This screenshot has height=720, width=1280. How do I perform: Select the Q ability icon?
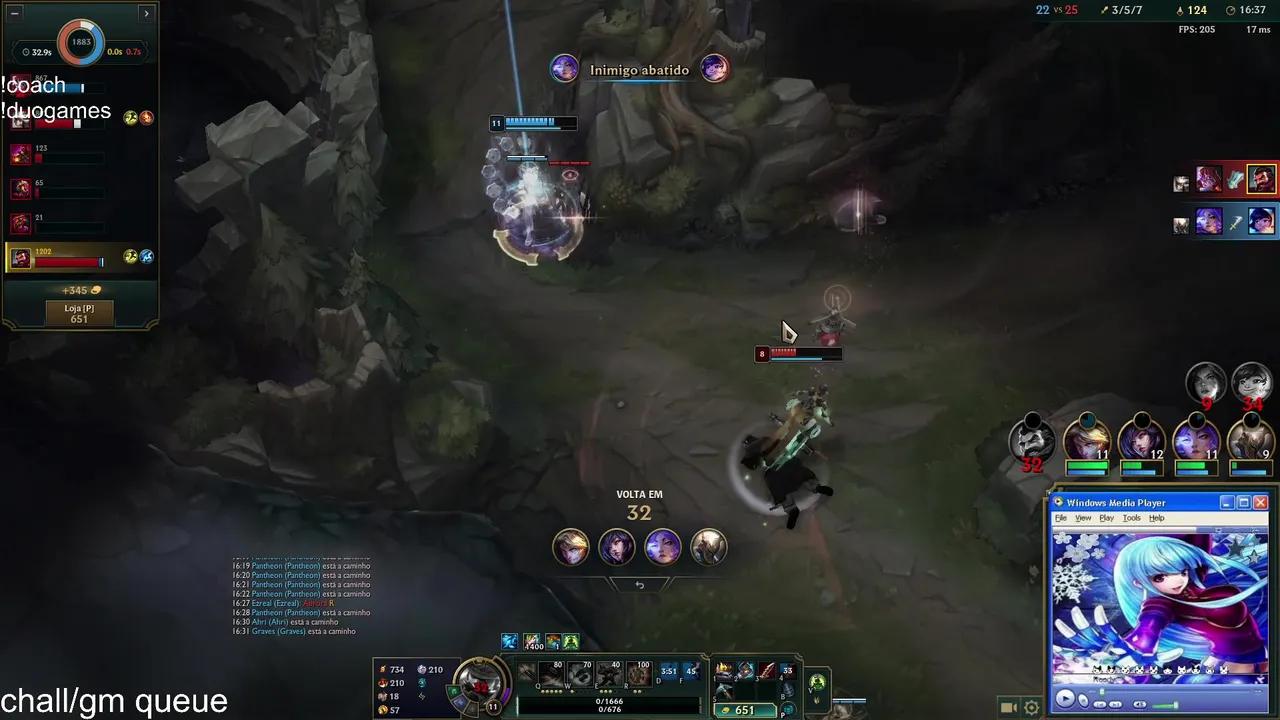point(550,673)
